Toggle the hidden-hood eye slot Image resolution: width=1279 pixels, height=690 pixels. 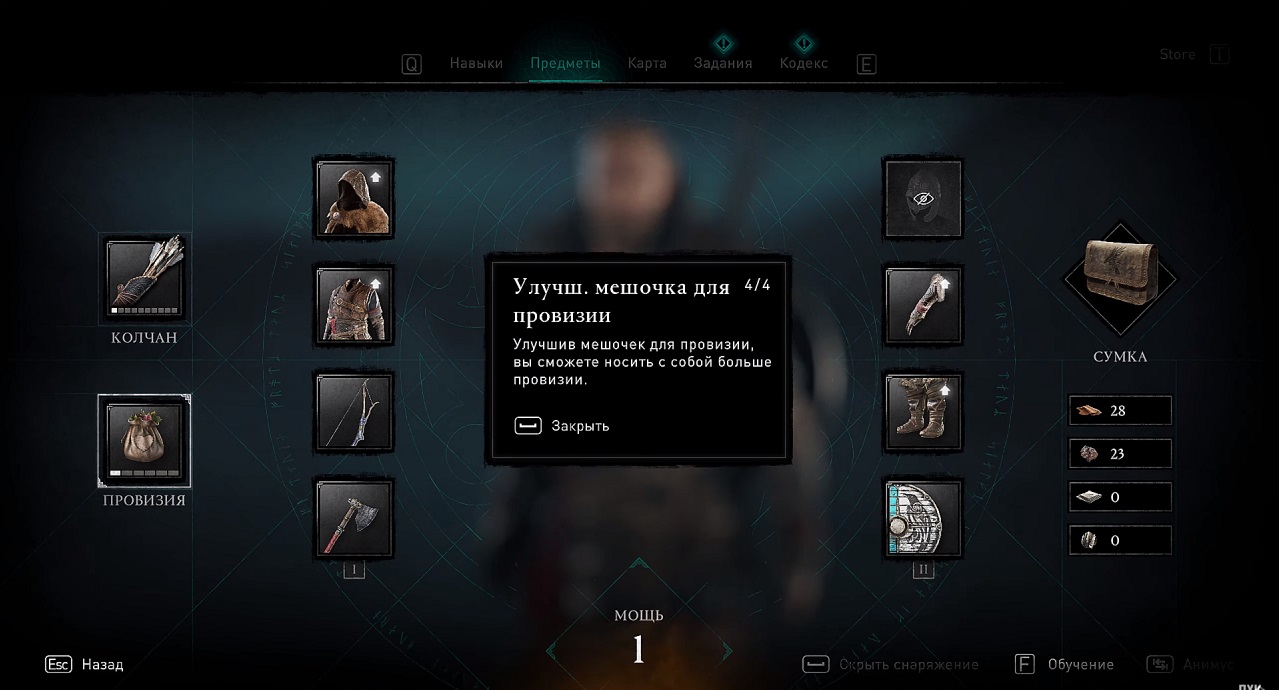point(923,198)
